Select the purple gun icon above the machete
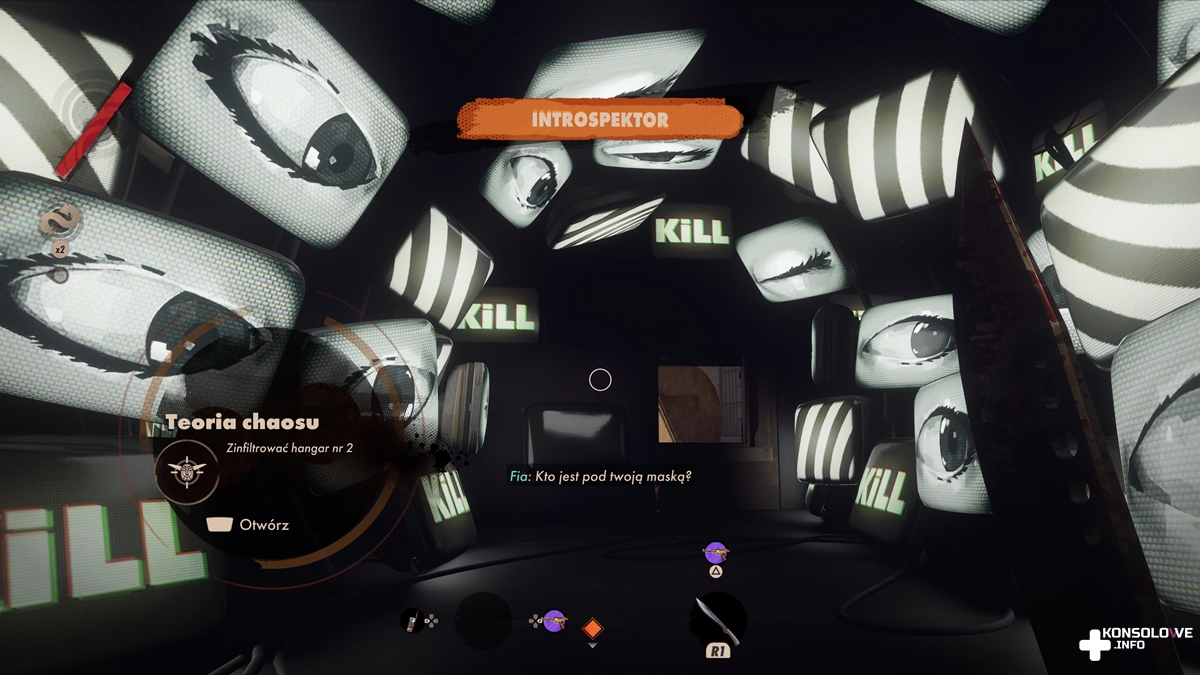The height and width of the screenshot is (675, 1200). (x=715, y=551)
